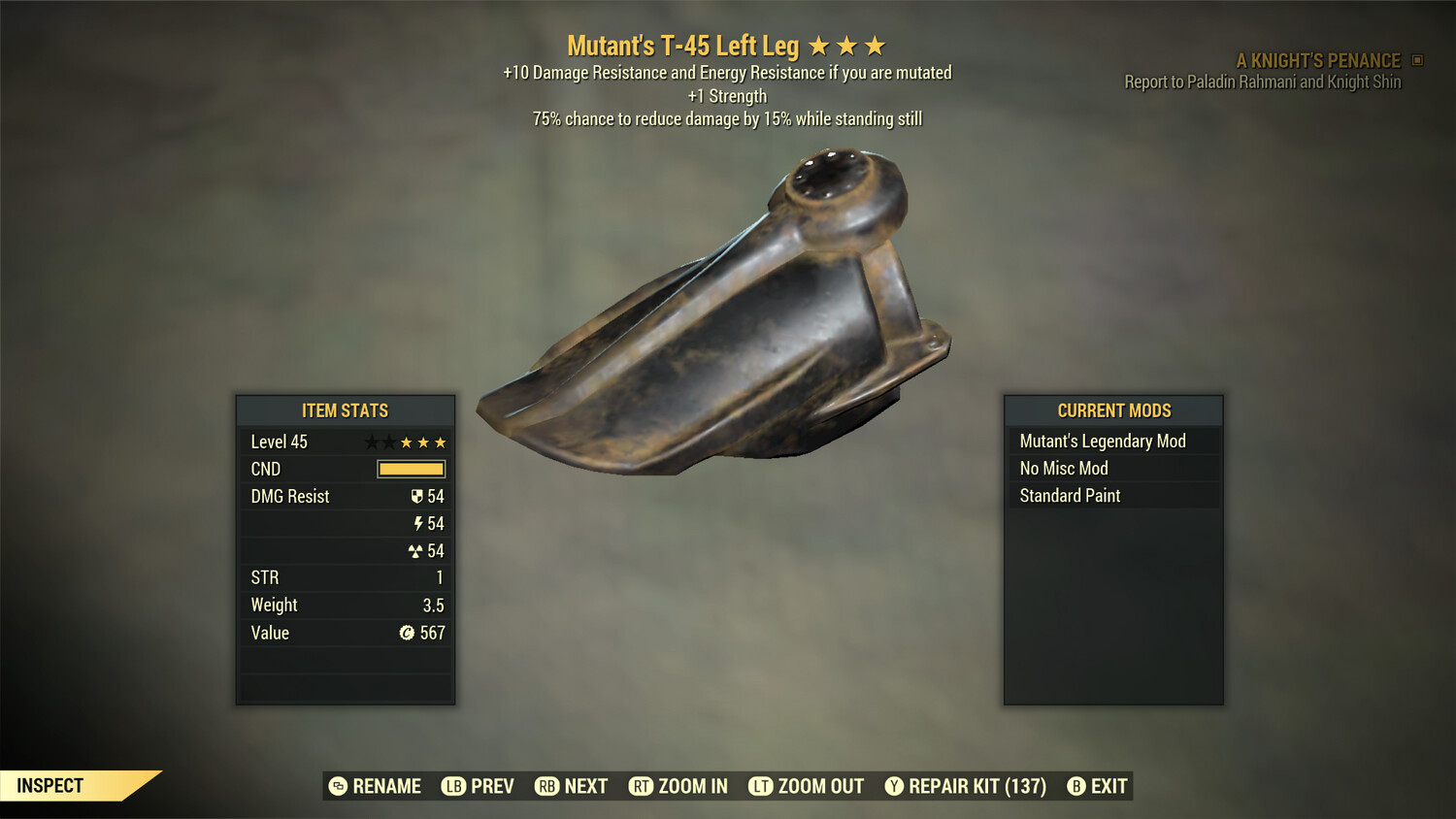
Task: Click the radiation resistance icon
Action: pyautogui.click(x=416, y=550)
